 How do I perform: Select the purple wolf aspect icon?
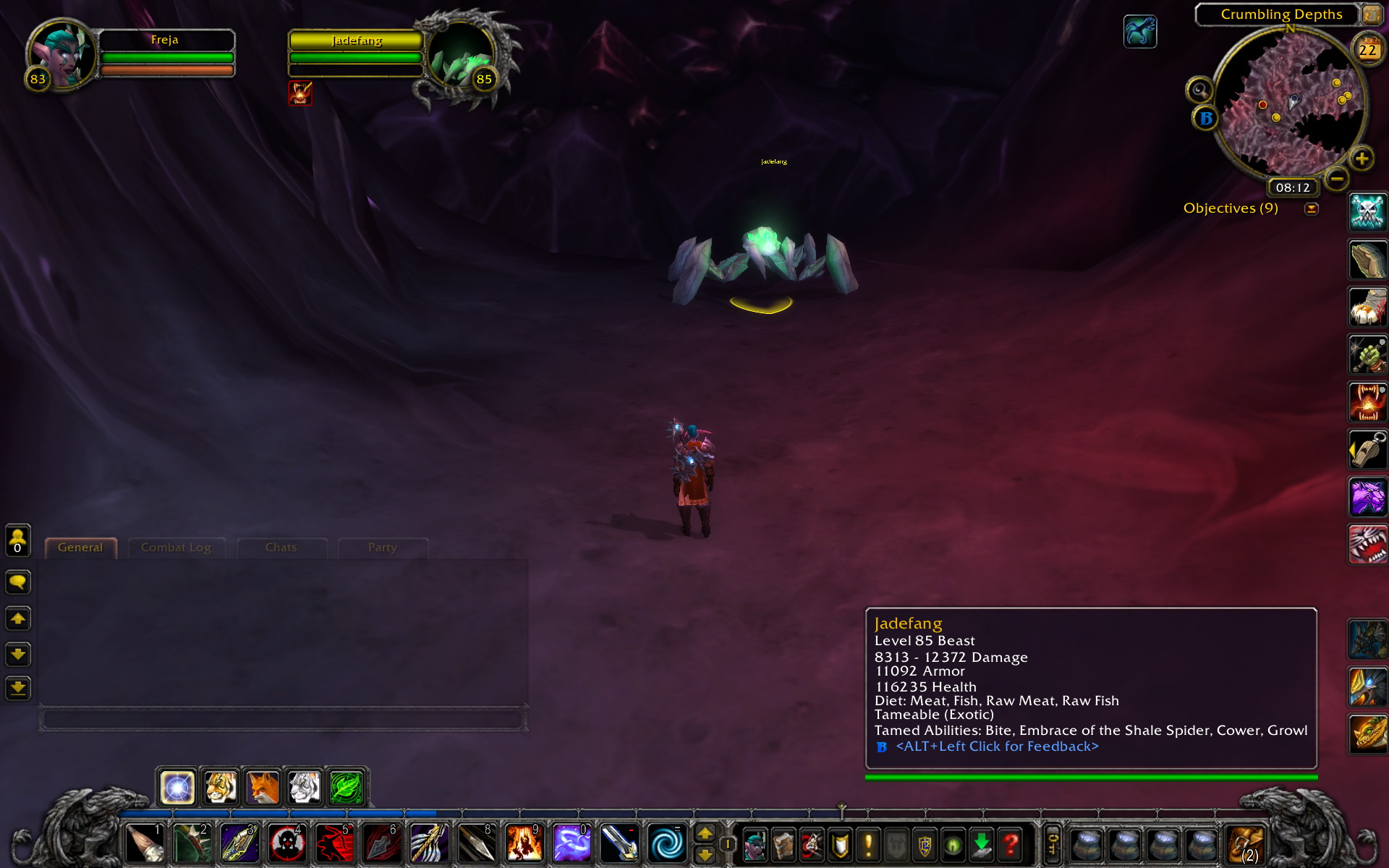point(1367,497)
